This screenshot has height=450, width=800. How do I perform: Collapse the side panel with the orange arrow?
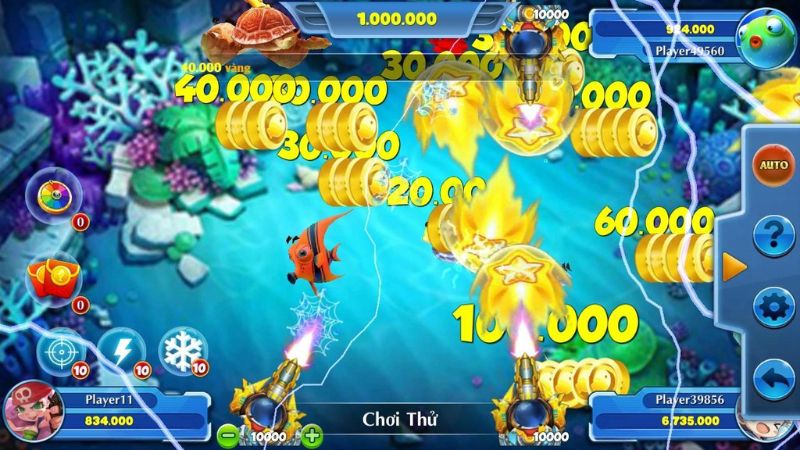734,267
